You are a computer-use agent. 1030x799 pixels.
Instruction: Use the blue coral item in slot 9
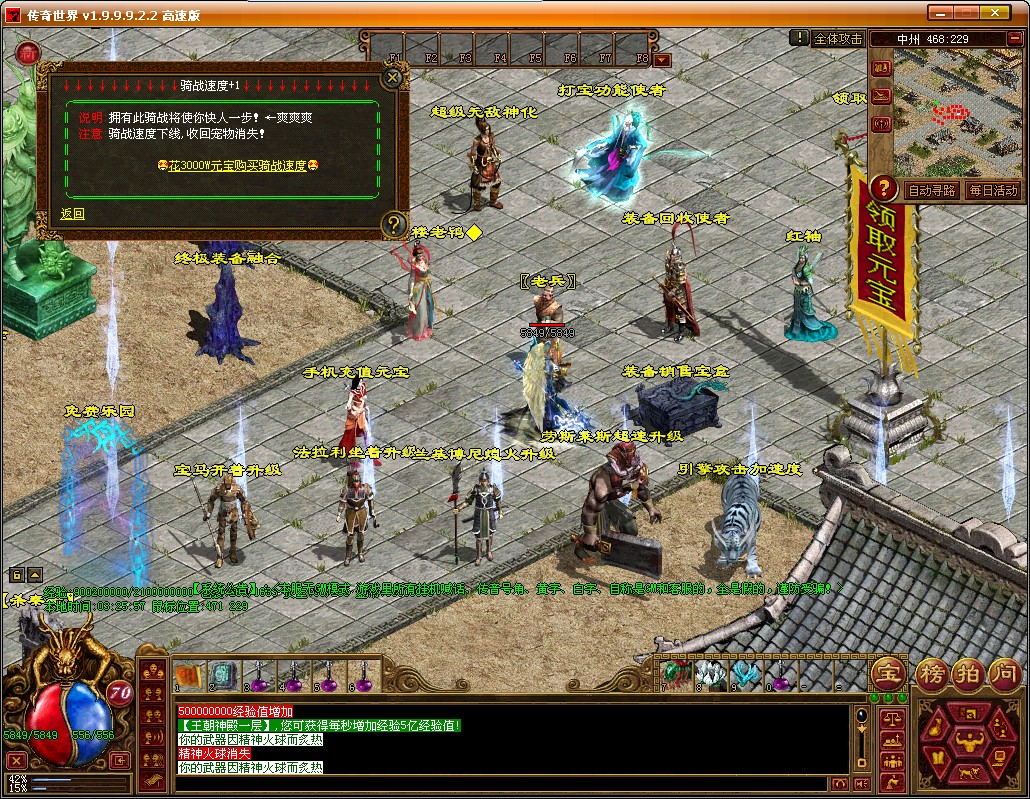point(746,676)
